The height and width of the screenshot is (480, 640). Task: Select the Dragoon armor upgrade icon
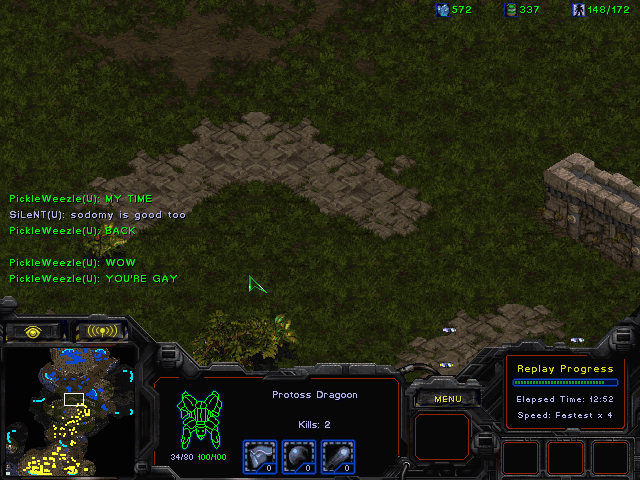tap(260, 455)
